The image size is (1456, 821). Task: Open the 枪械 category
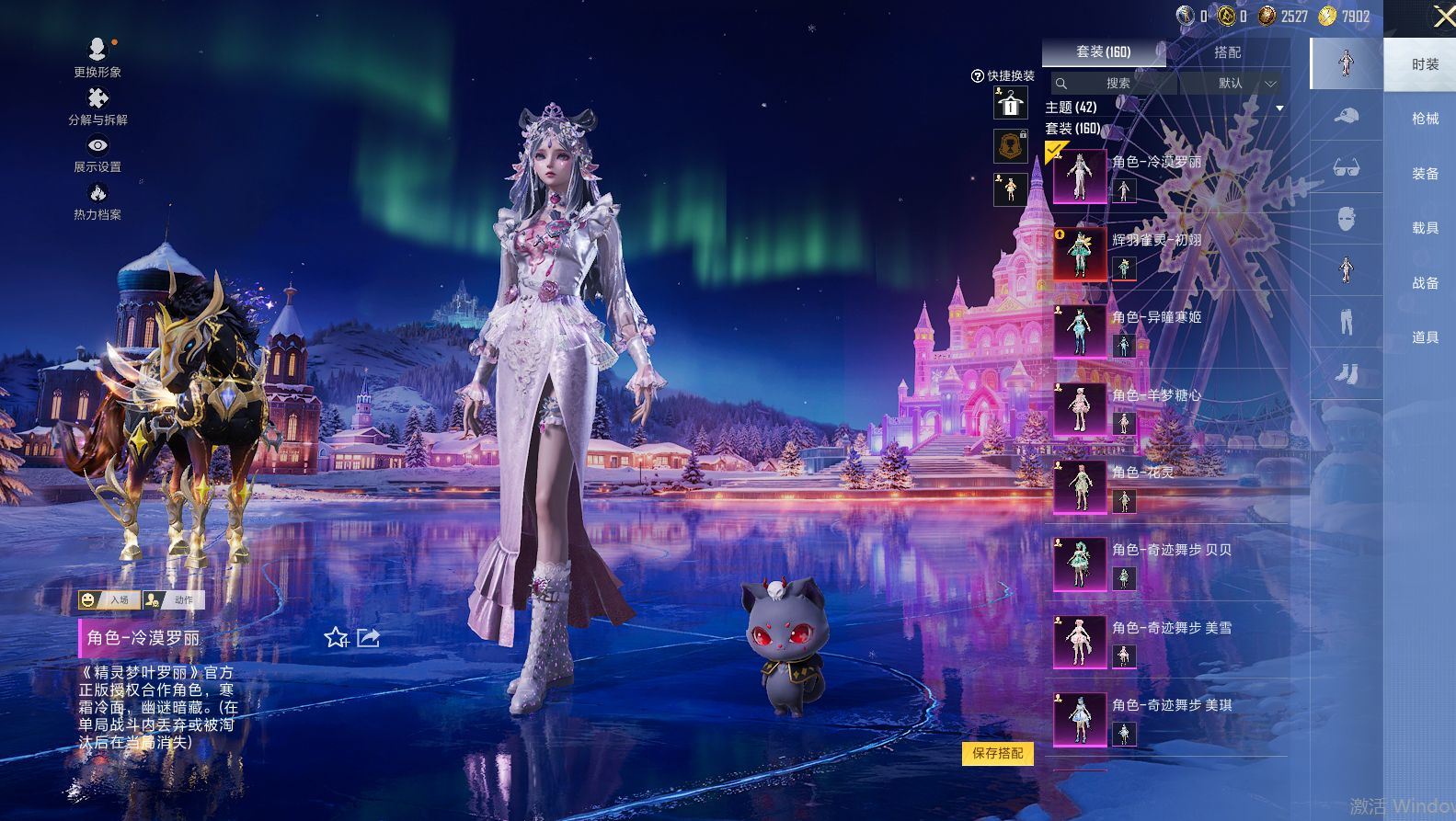(1425, 119)
